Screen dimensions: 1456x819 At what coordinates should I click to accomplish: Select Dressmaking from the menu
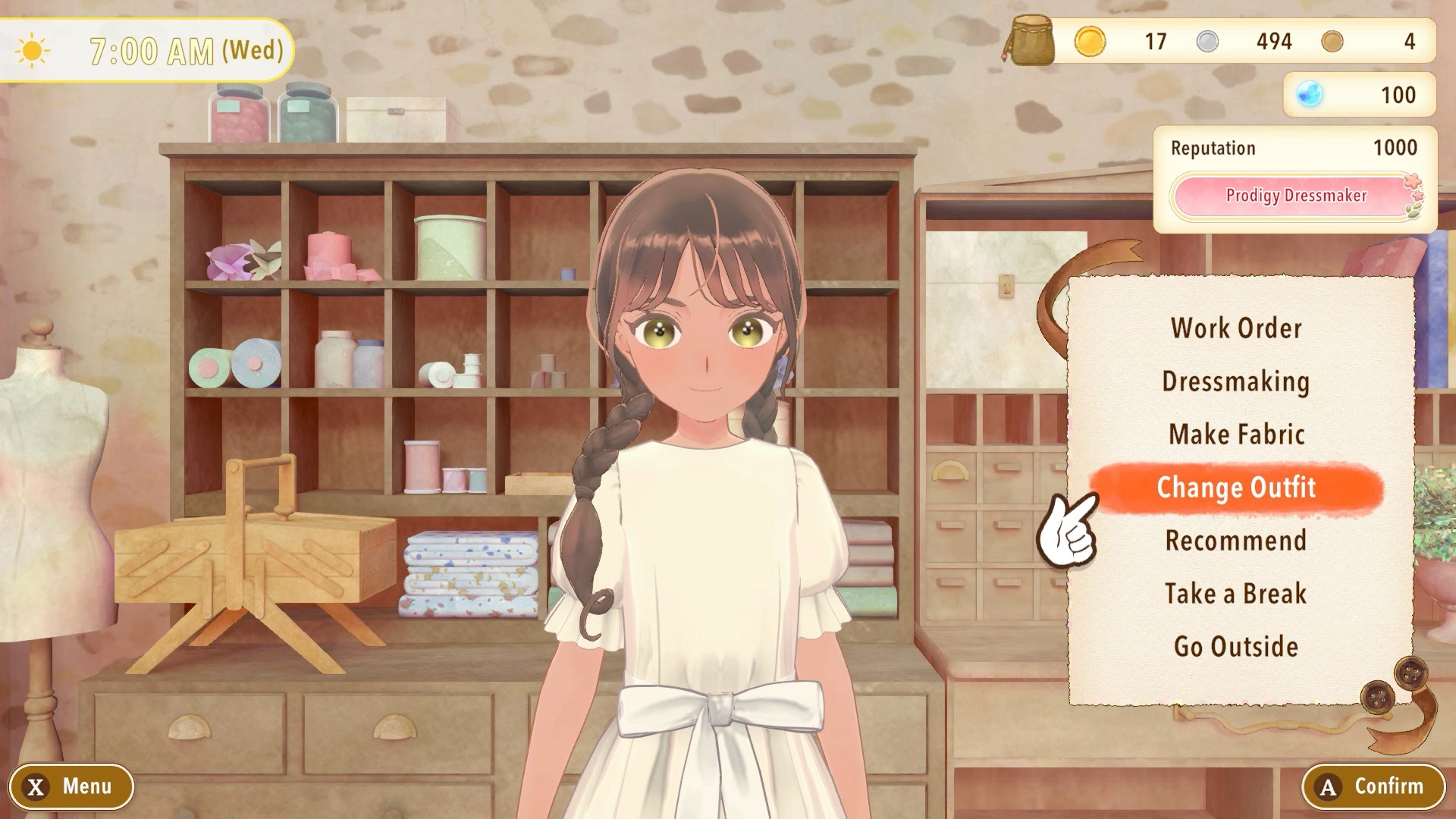pos(1236,381)
